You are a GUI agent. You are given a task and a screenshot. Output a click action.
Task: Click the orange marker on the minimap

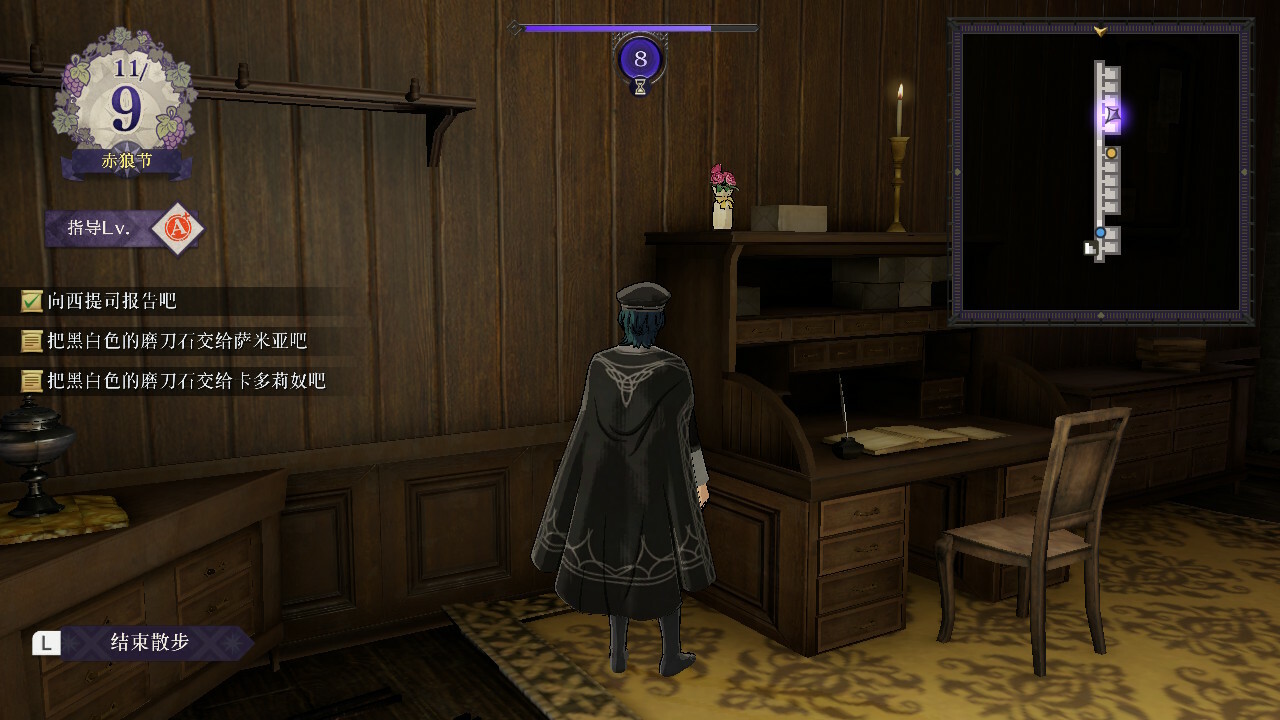[1111, 153]
